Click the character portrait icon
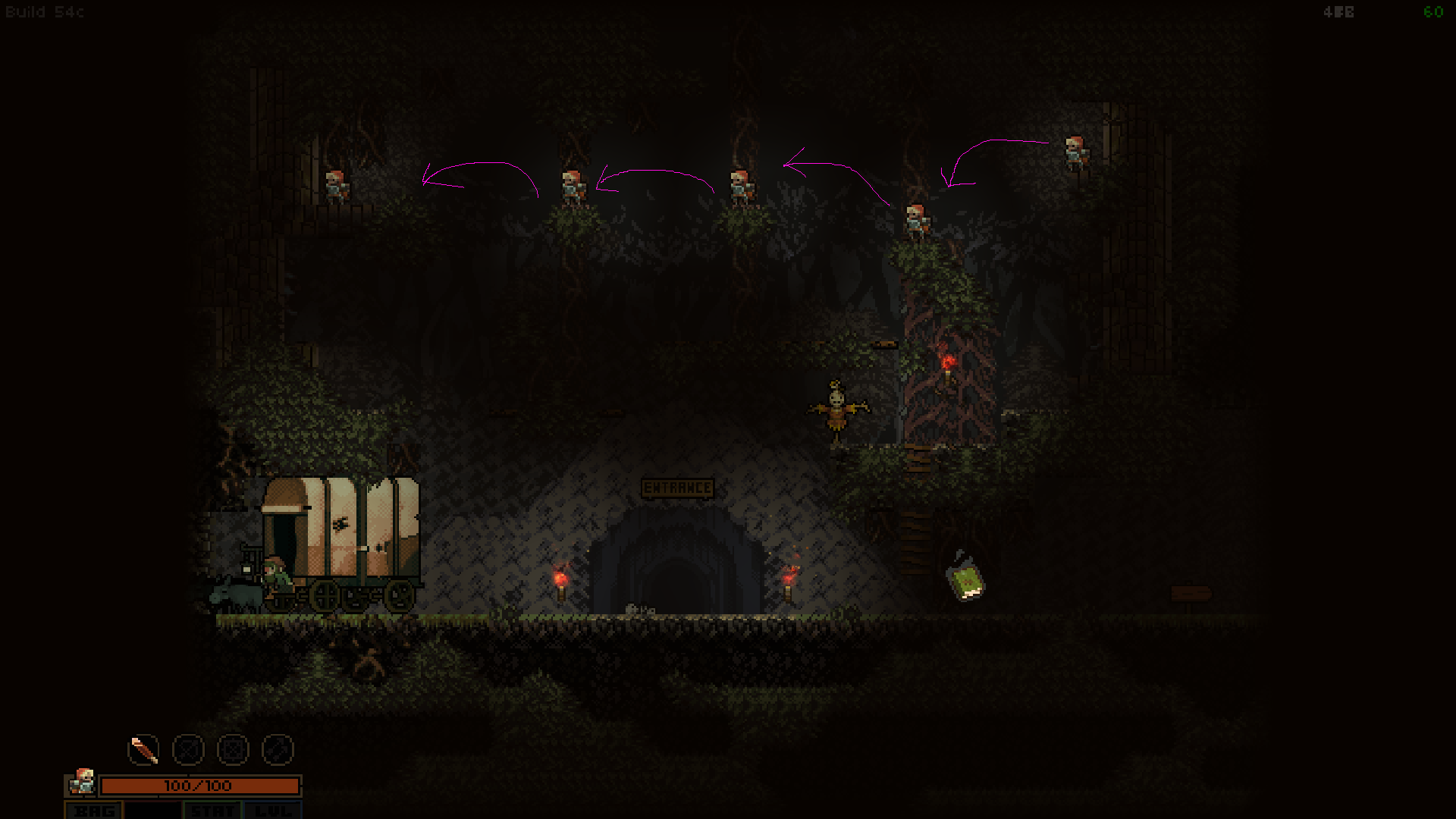1456x819 pixels. pyautogui.click(x=82, y=783)
